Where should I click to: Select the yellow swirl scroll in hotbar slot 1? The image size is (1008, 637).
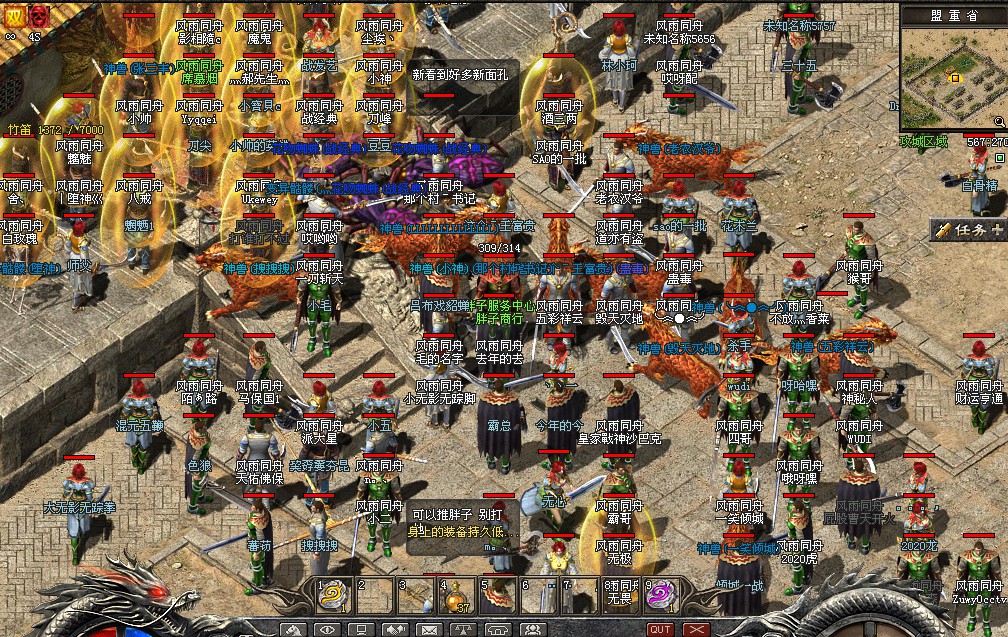pyautogui.click(x=330, y=595)
